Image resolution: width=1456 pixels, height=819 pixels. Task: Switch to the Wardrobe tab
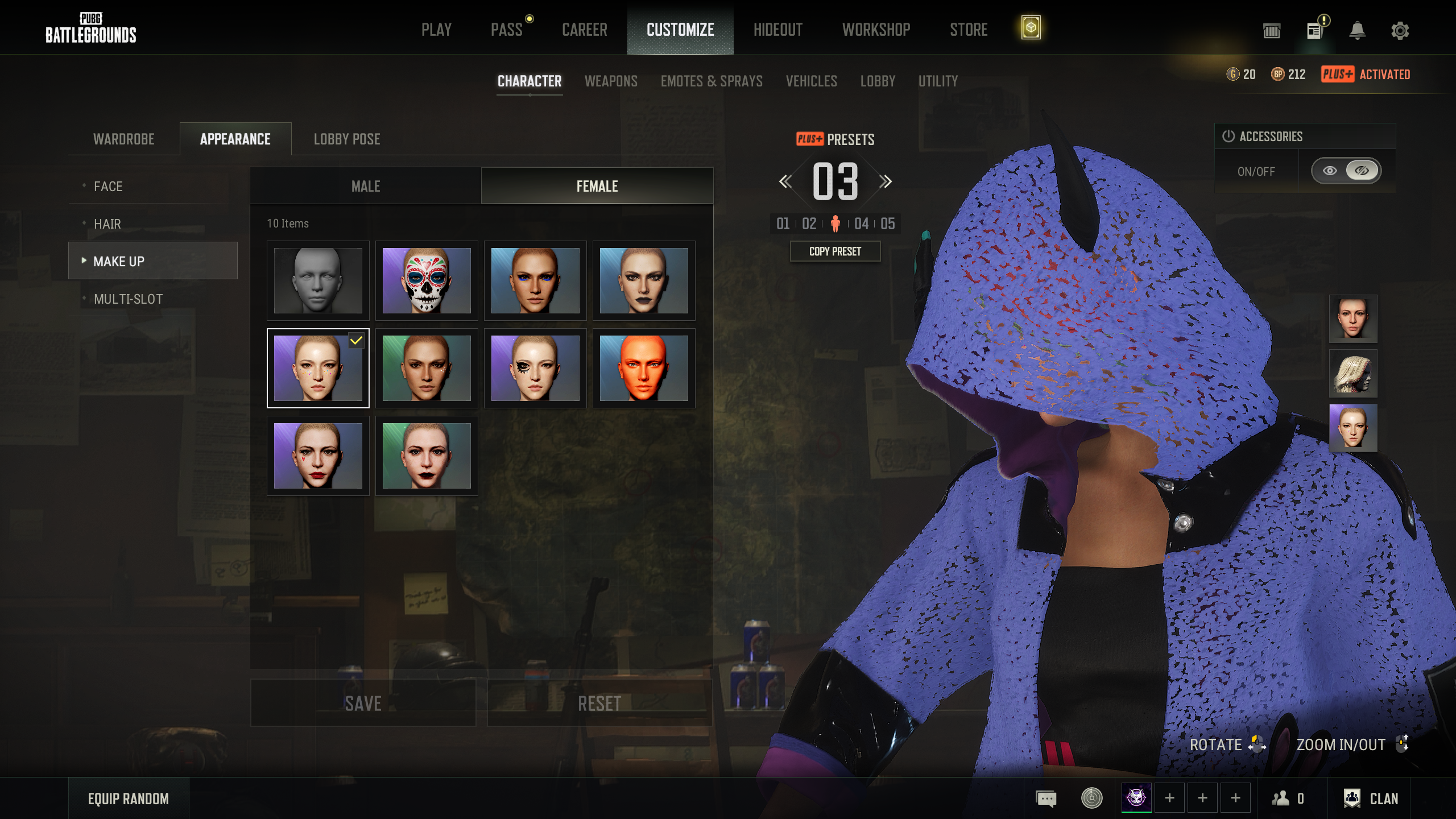[x=124, y=139]
